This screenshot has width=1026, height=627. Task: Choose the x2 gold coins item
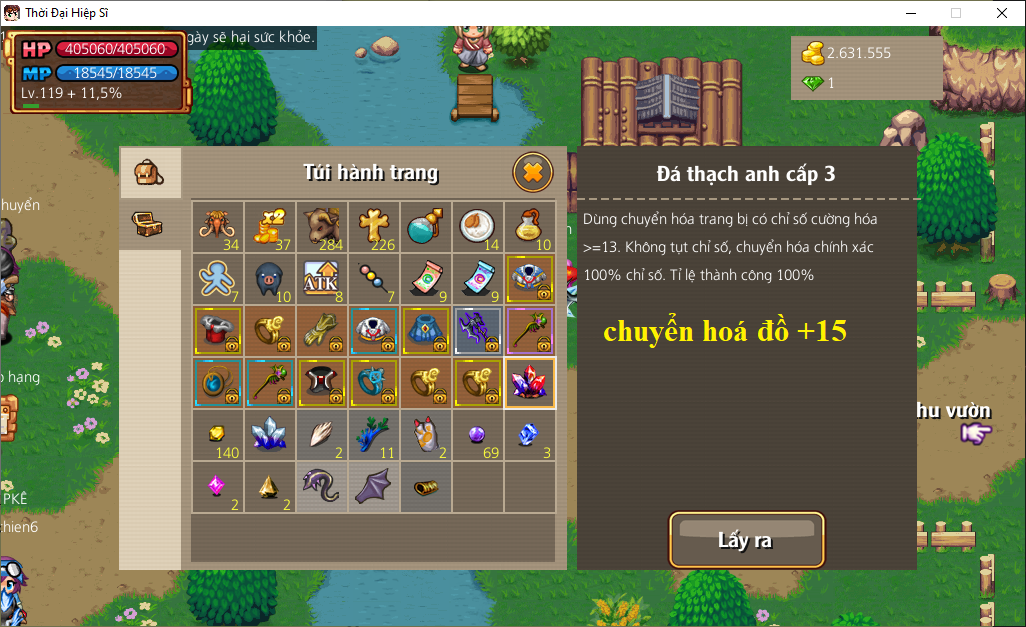269,227
